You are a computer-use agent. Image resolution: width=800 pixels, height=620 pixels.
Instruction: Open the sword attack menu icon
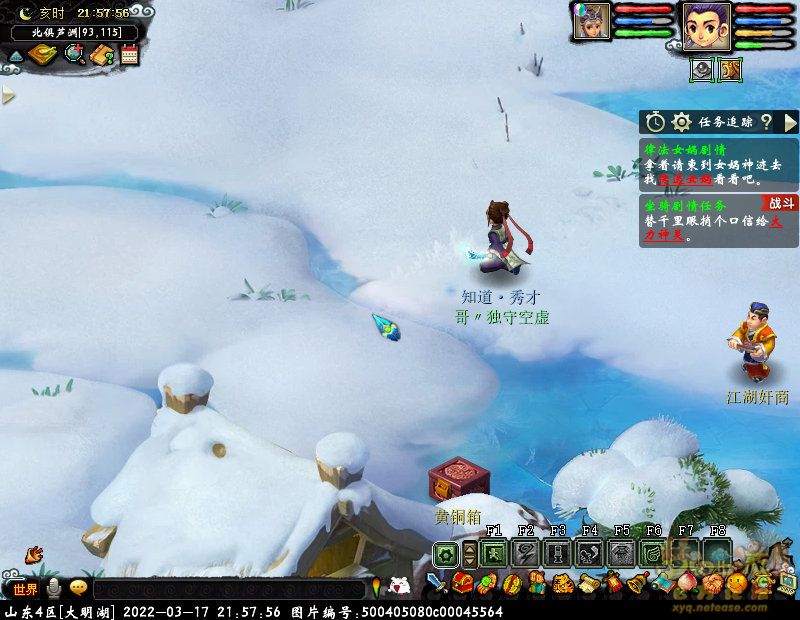tap(436, 583)
